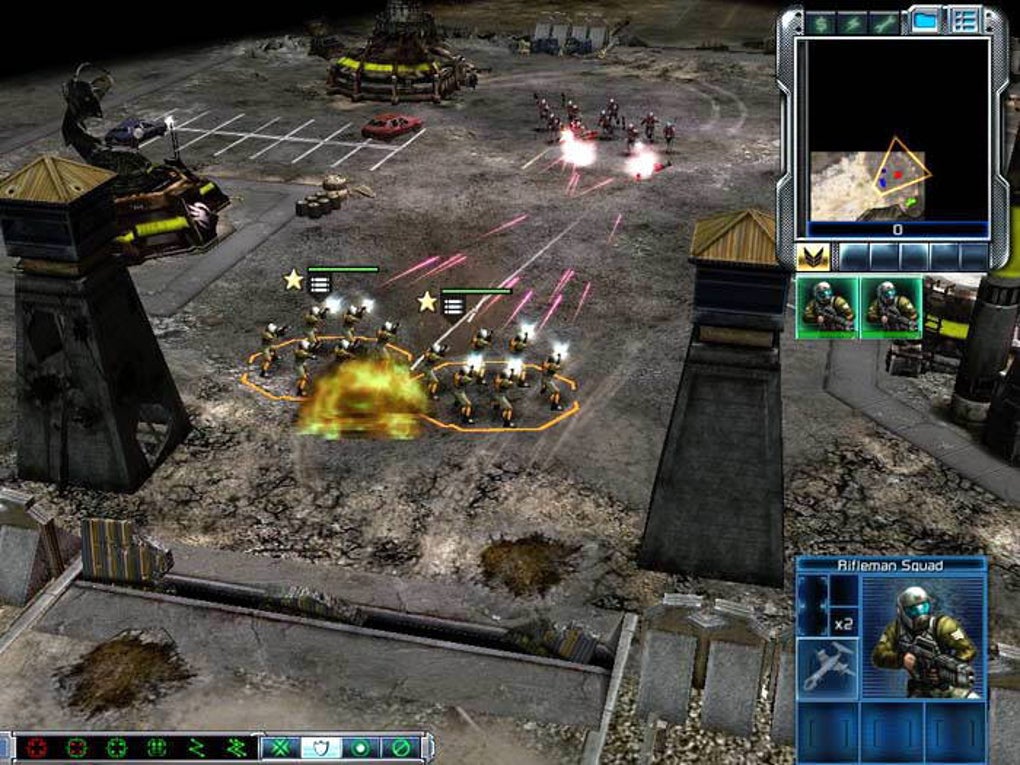Choose the shield guard stance
This screenshot has height=765, width=1020.
click(320, 747)
